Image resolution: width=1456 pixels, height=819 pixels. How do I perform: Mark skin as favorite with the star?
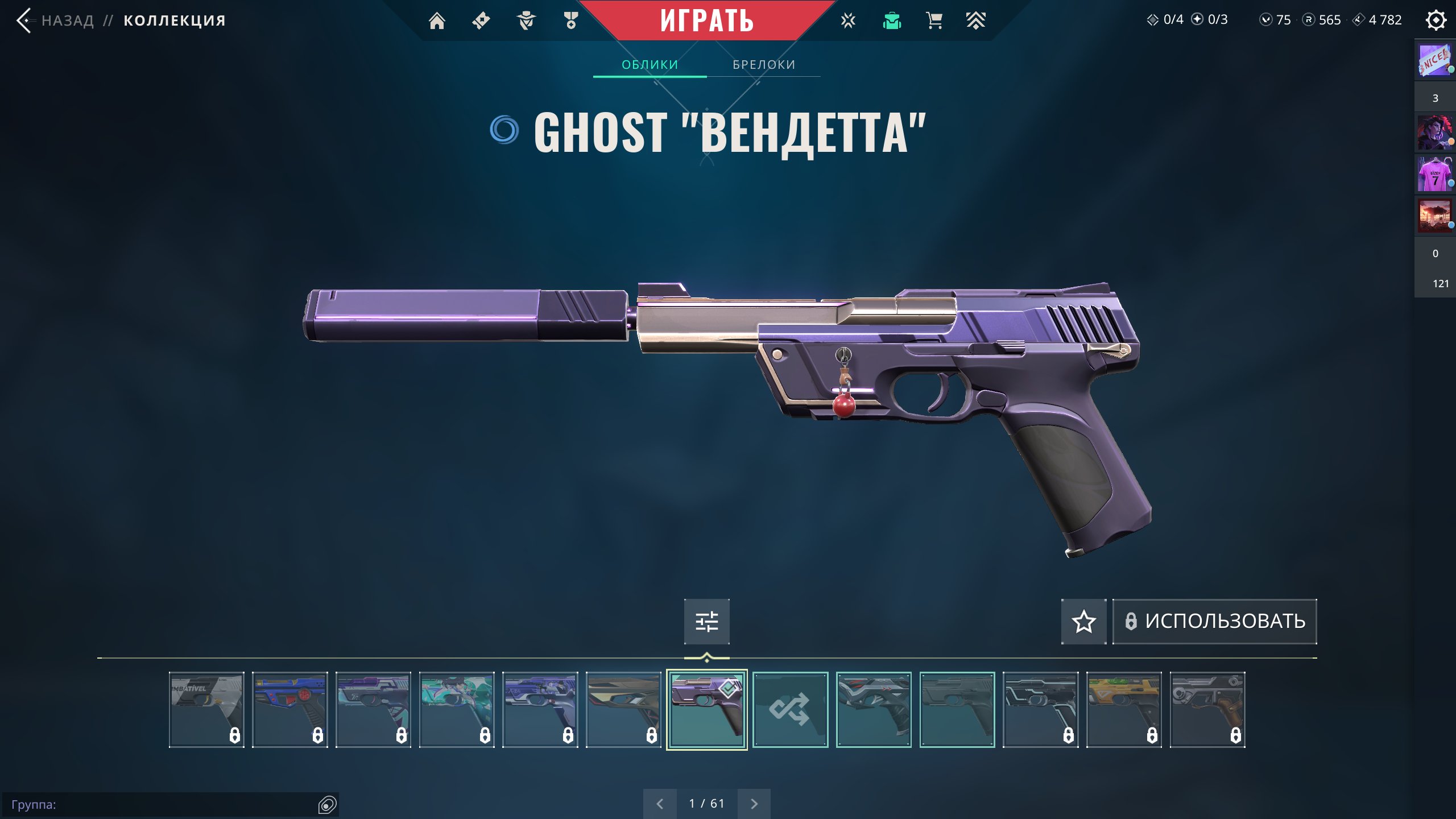pos(1083,621)
